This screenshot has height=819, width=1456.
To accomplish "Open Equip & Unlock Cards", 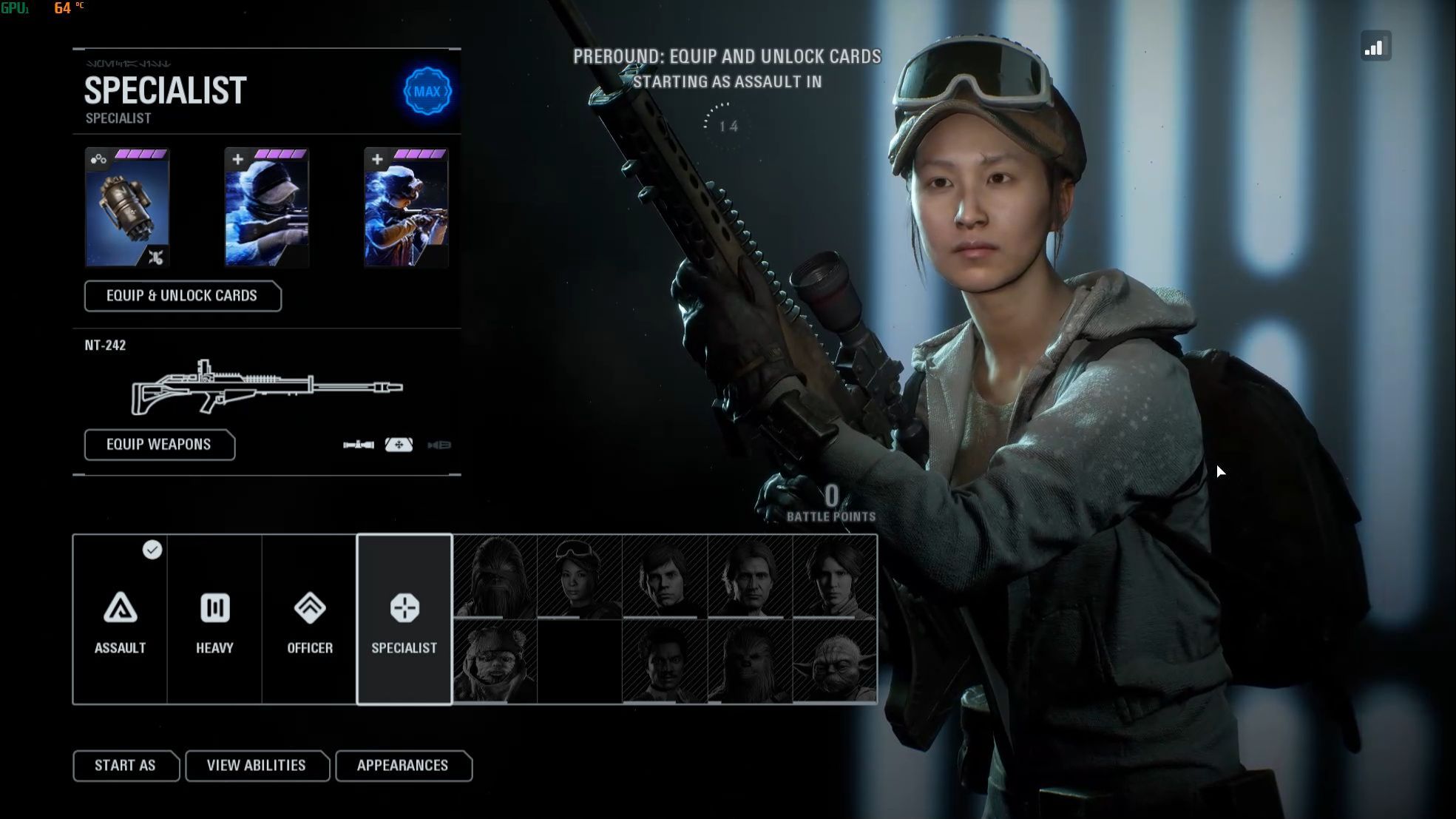I will [x=182, y=296].
